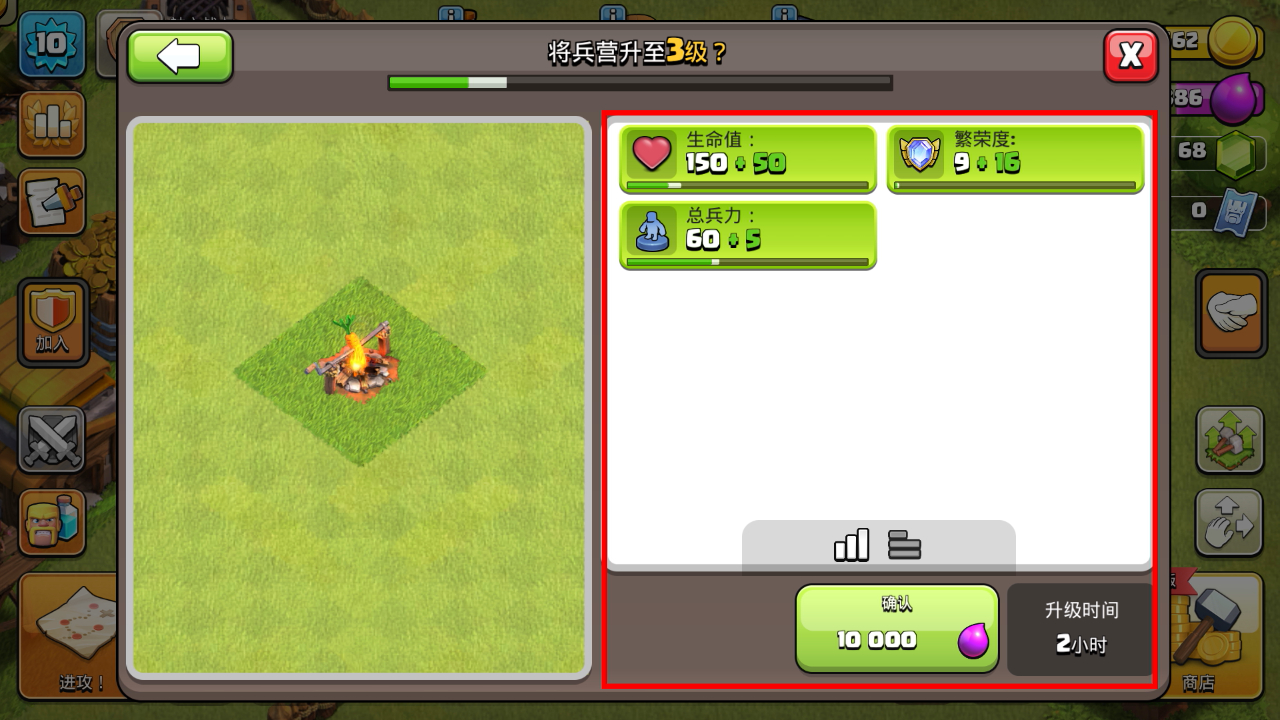Go back with the green arrow button

(180, 56)
